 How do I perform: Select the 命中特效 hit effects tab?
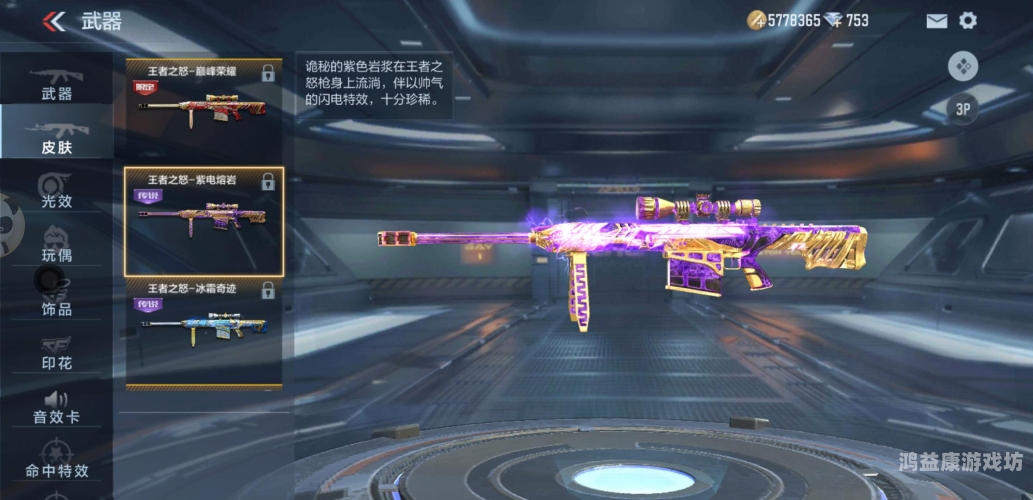click(56, 461)
